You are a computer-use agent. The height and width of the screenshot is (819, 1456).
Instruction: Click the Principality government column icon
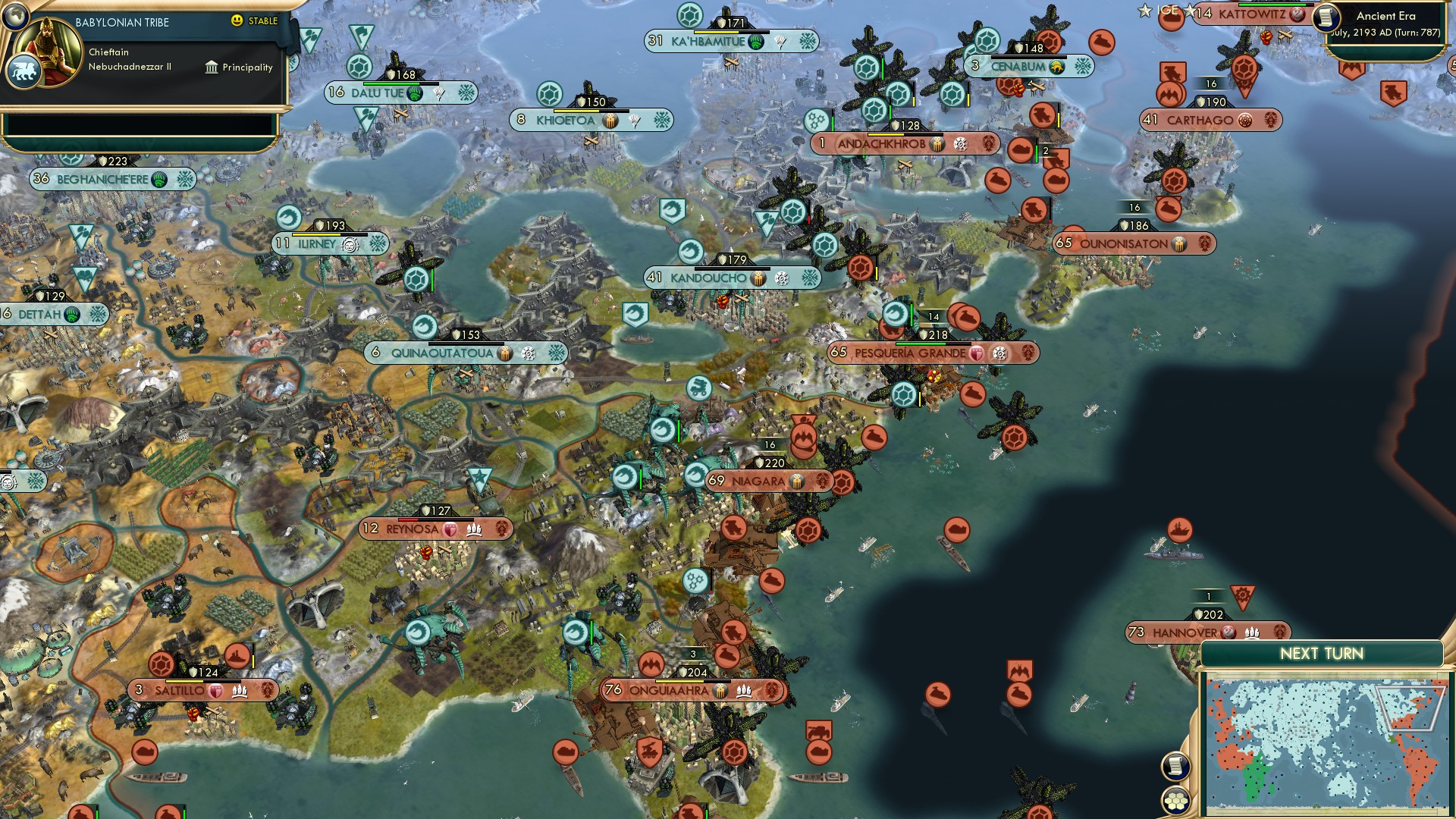point(210,67)
